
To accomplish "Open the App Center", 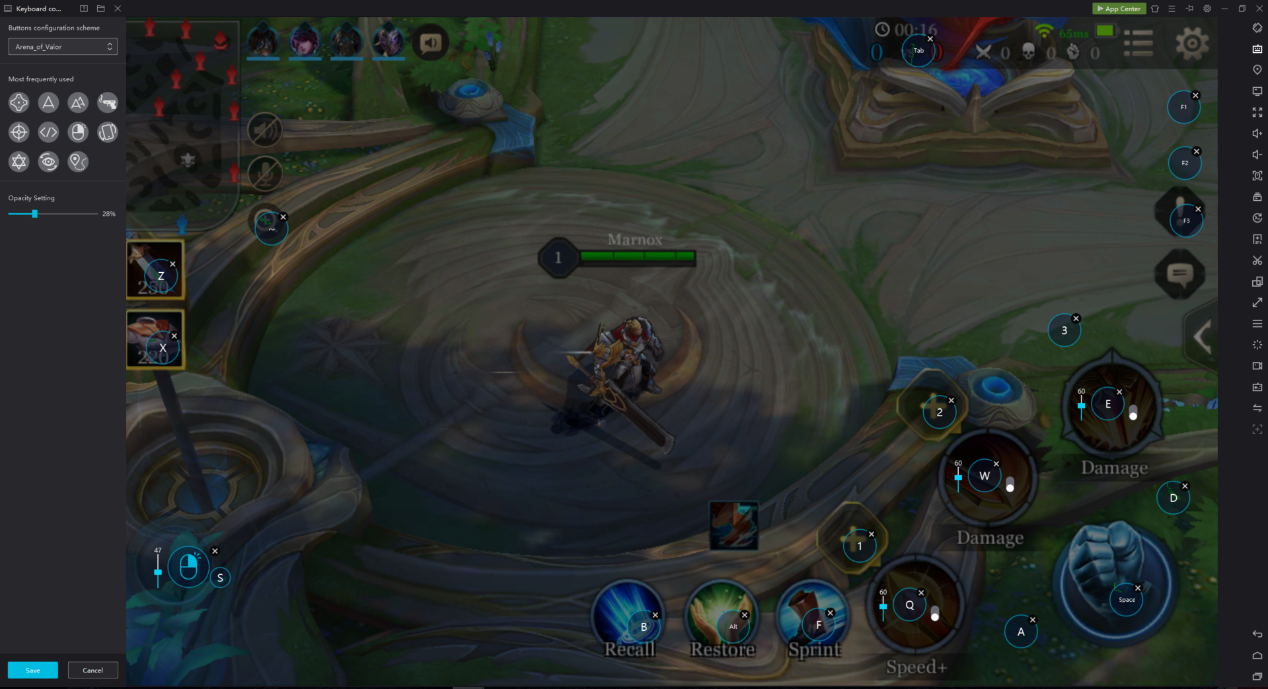I will click(x=1118, y=8).
